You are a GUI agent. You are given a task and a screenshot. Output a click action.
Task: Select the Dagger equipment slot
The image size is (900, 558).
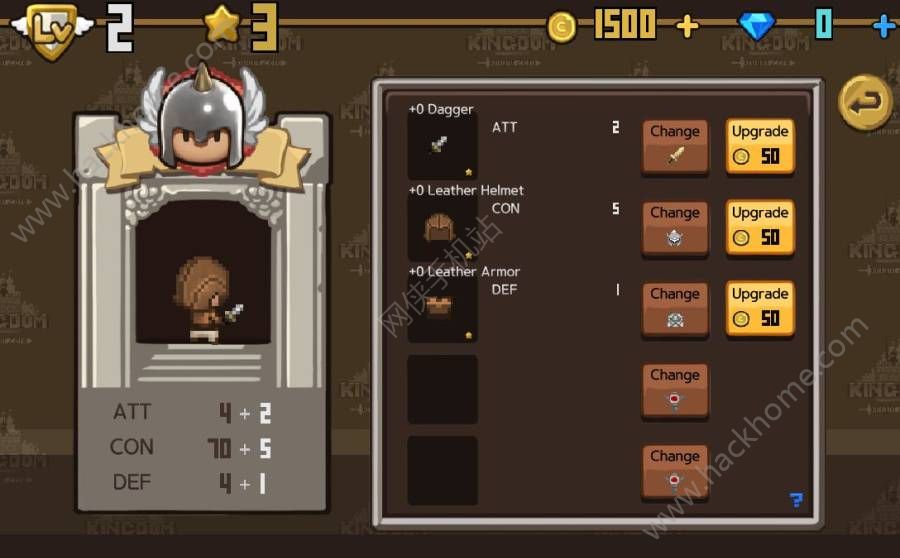tap(442, 146)
